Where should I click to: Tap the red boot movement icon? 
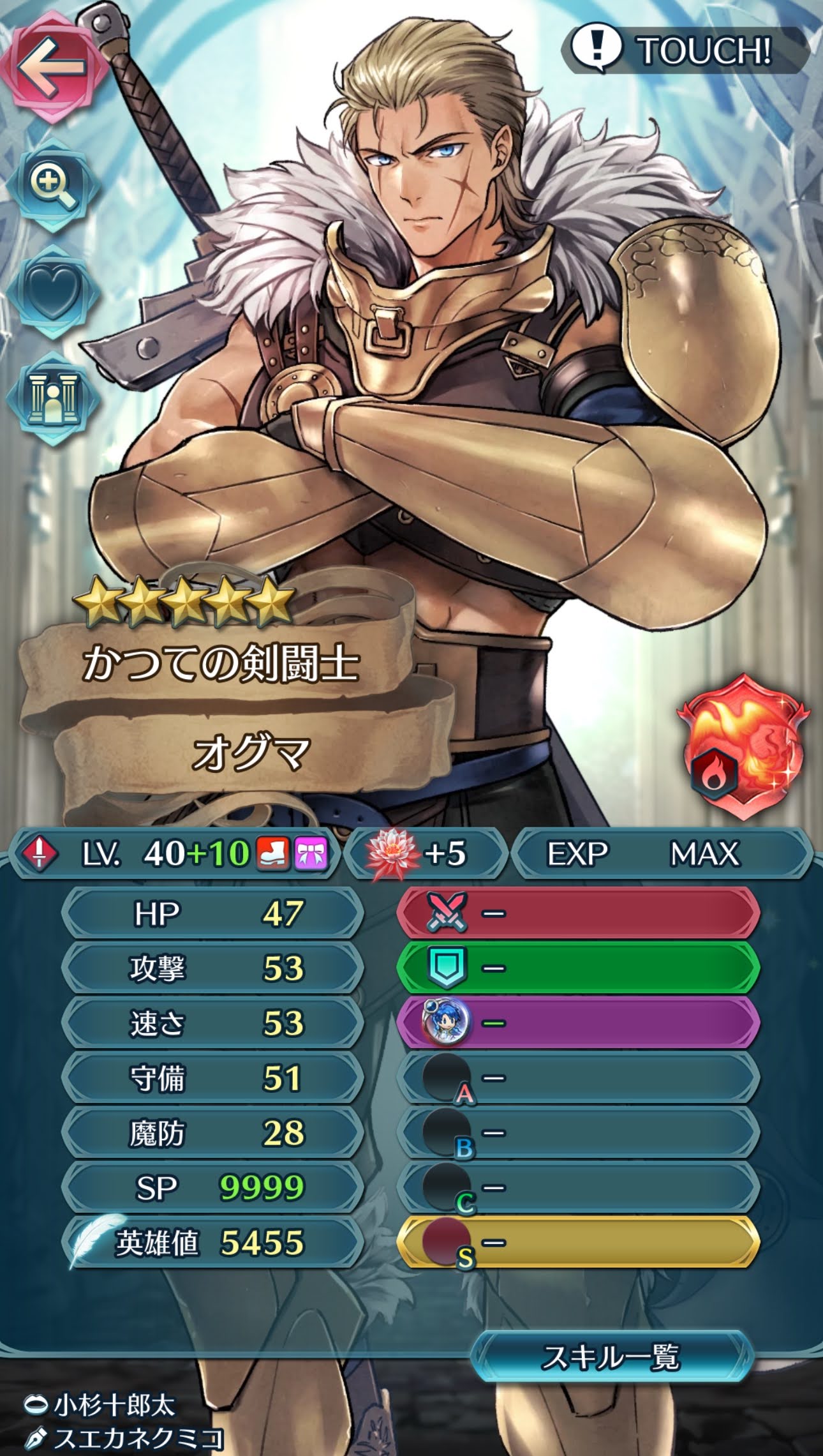point(272,853)
